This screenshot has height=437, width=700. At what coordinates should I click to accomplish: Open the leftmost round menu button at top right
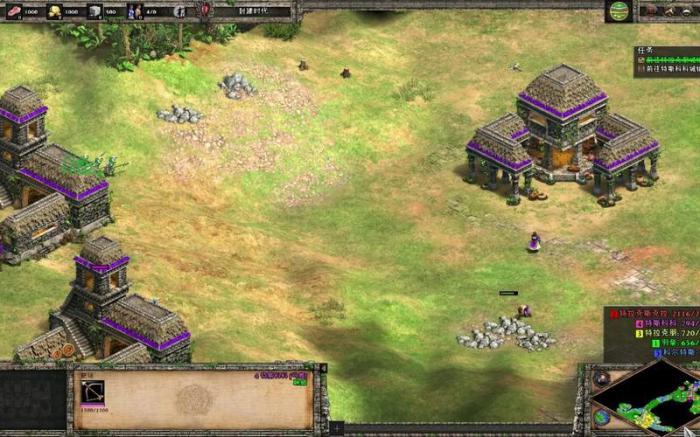pos(651,11)
